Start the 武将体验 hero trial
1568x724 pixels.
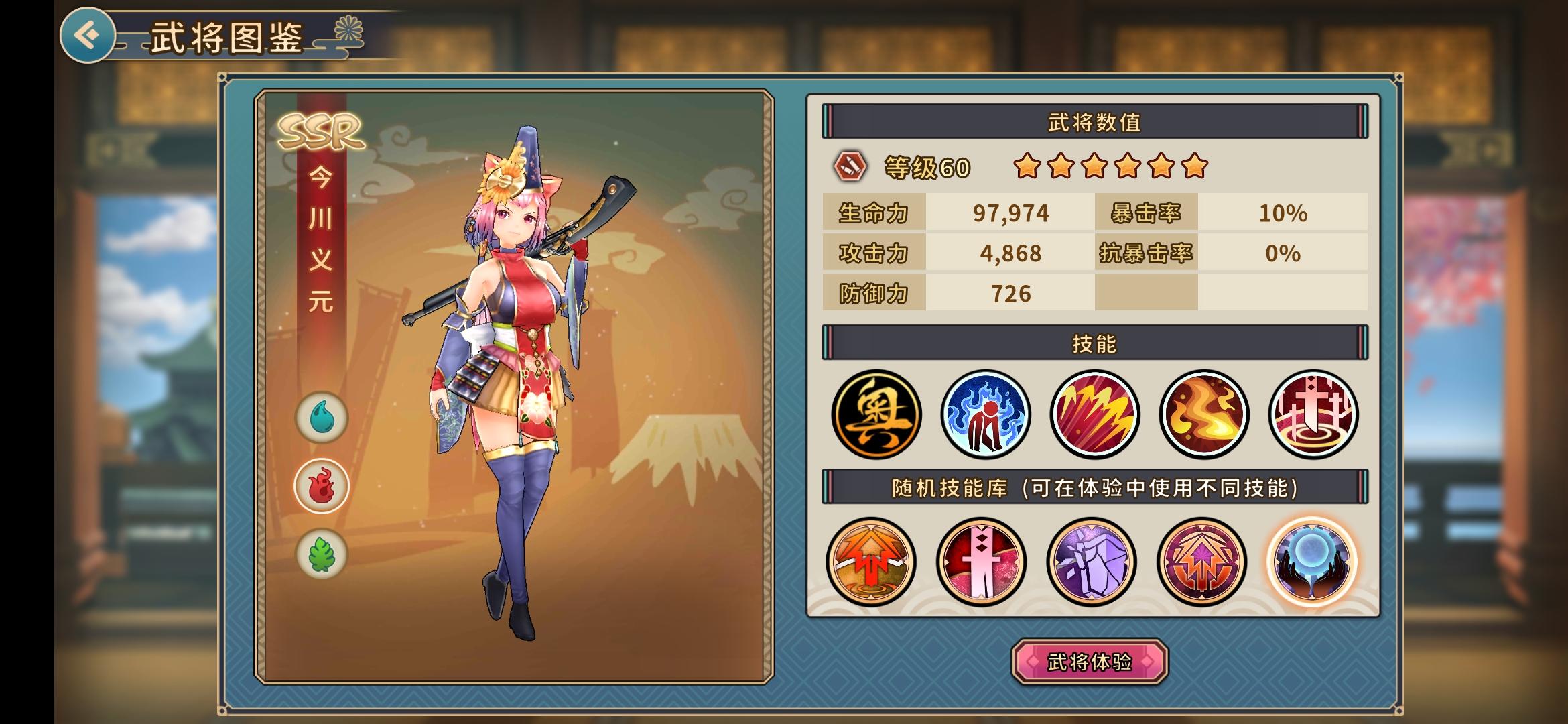[x=1090, y=662]
